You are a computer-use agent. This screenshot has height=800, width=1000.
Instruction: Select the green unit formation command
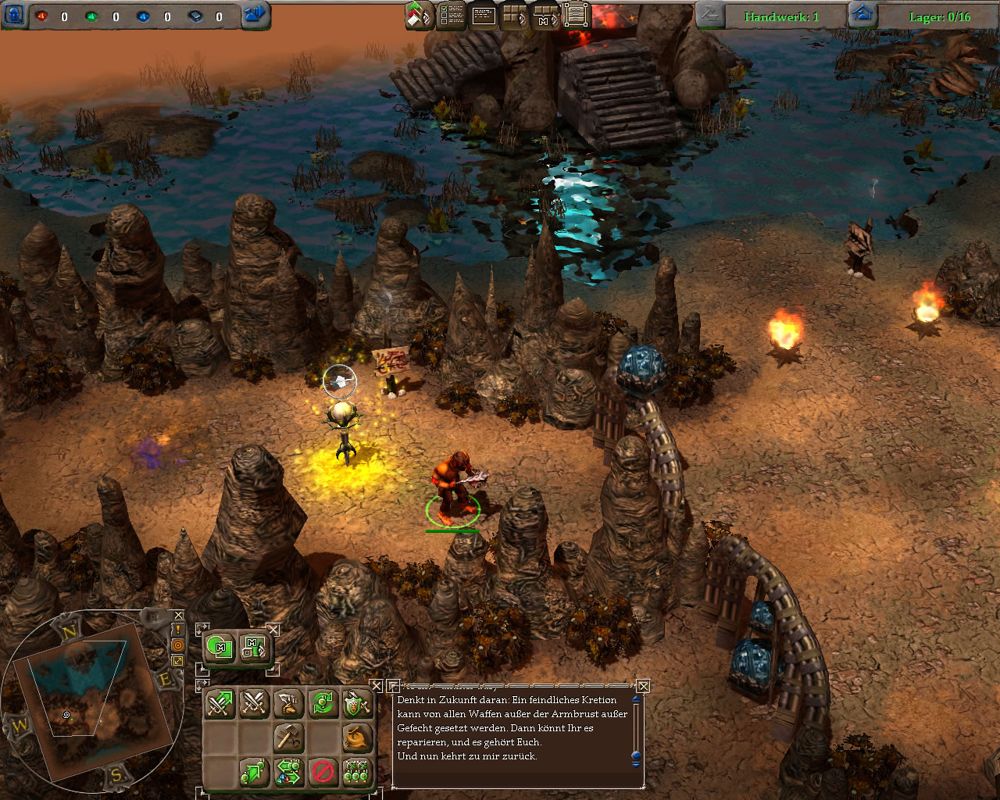click(356, 771)
